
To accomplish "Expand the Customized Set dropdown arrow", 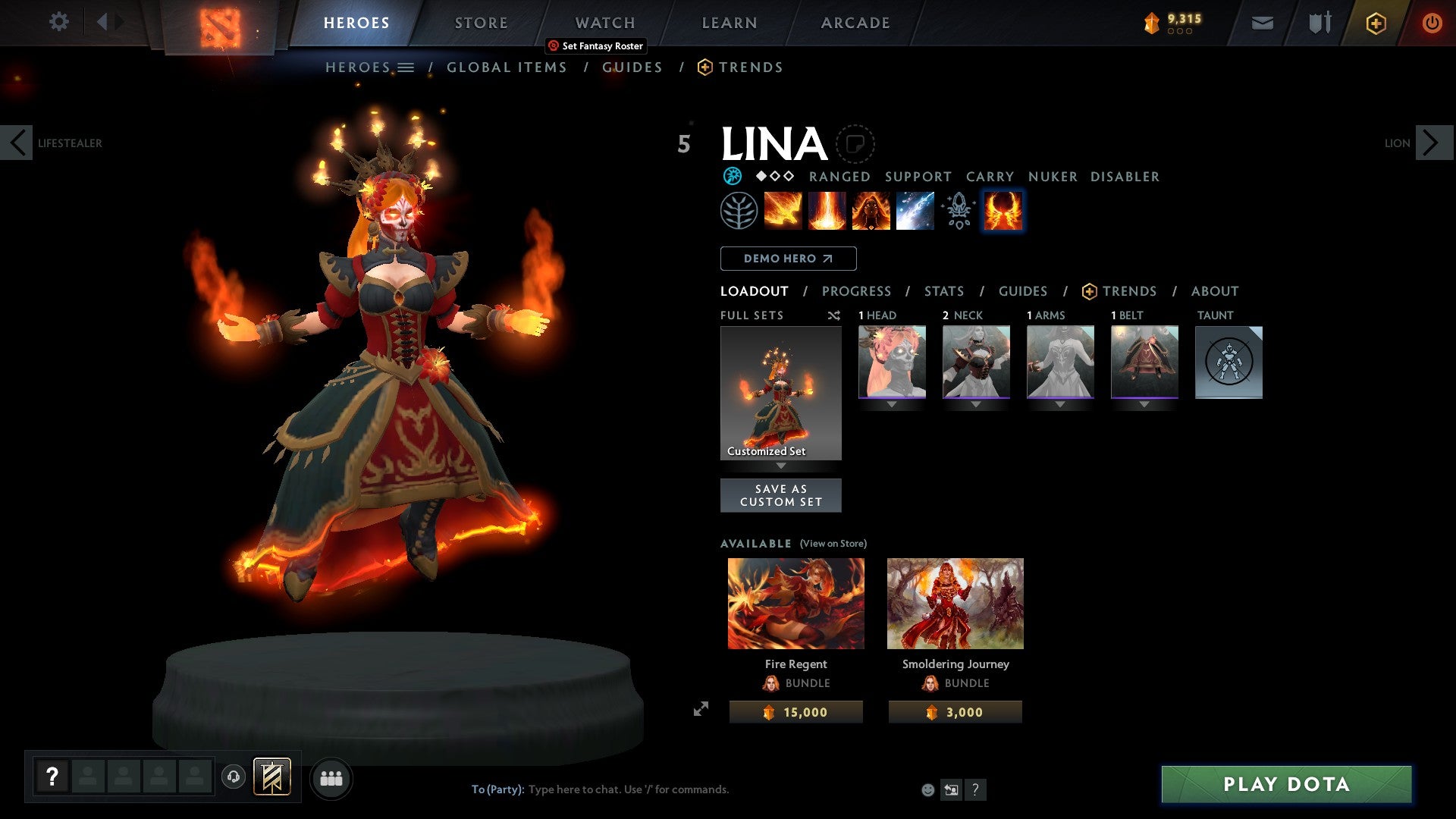I will click(781, 466).
